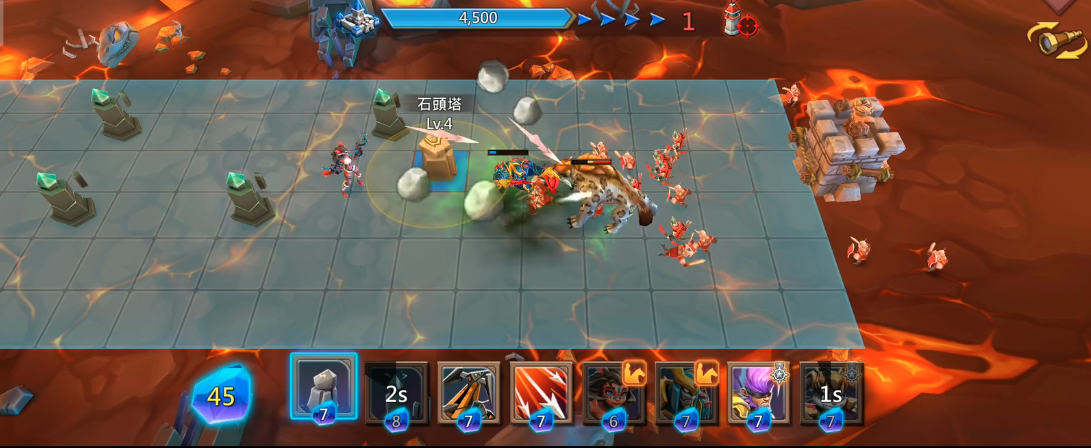Select the stone tower card
Viewport: 1091px width, 448px height.
[x=323, y=387]
